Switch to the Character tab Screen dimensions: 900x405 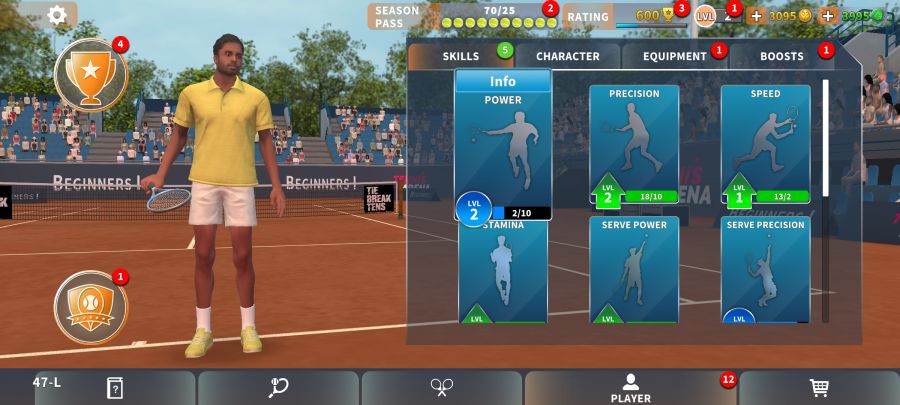point(567,56)
